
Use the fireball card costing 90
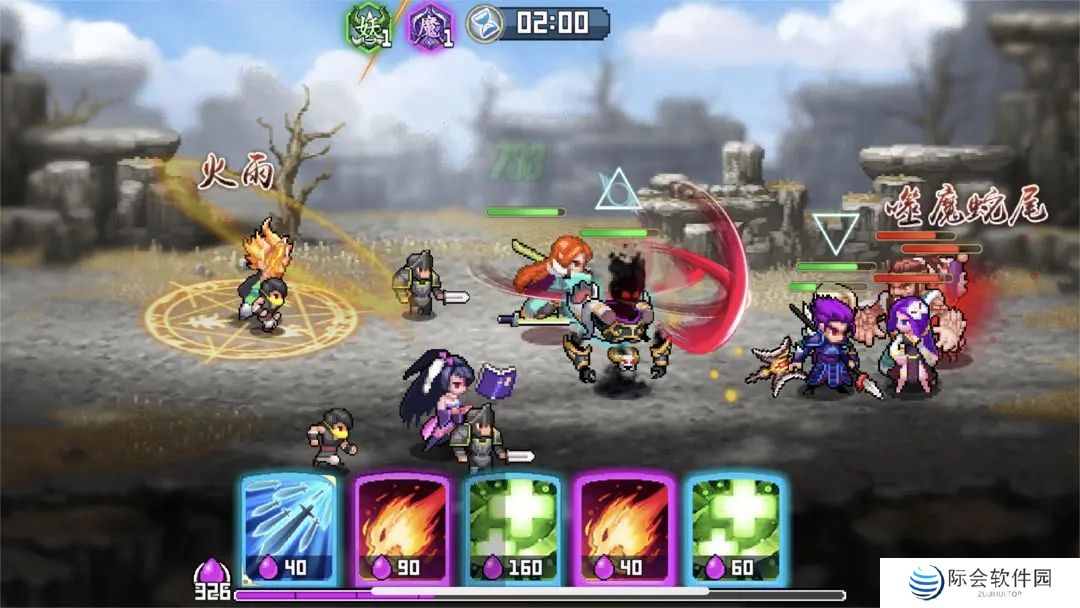tap(398, 527)
